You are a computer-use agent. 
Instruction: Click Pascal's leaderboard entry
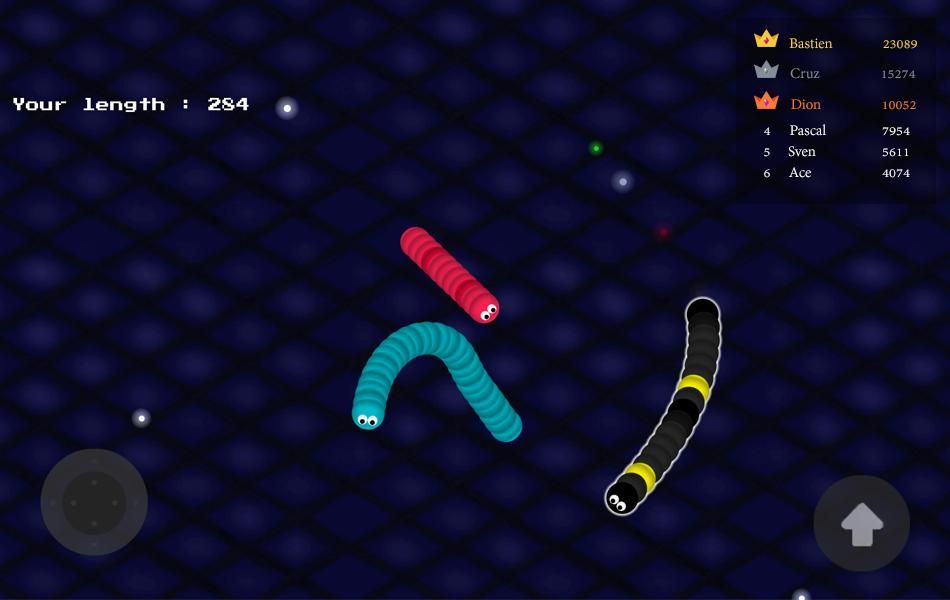[836, 131]
